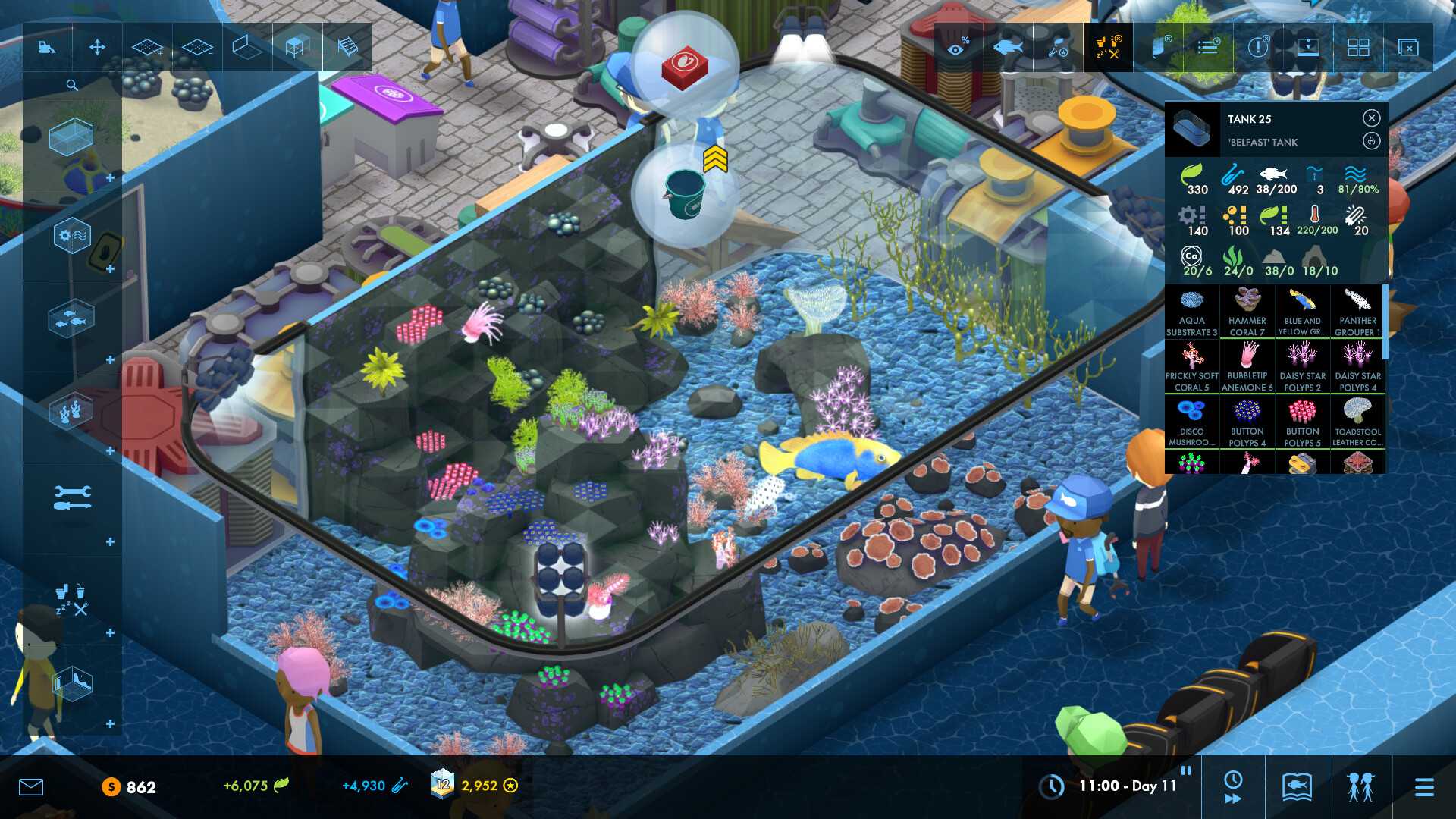This screenshot has width=1456, height=819.
Task: Select the move arrows tool
Action: [97, 48]
